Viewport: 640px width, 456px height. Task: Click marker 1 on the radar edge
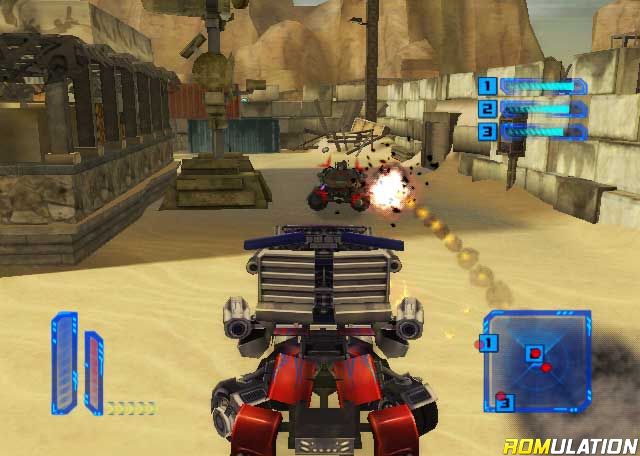[489, 343]
